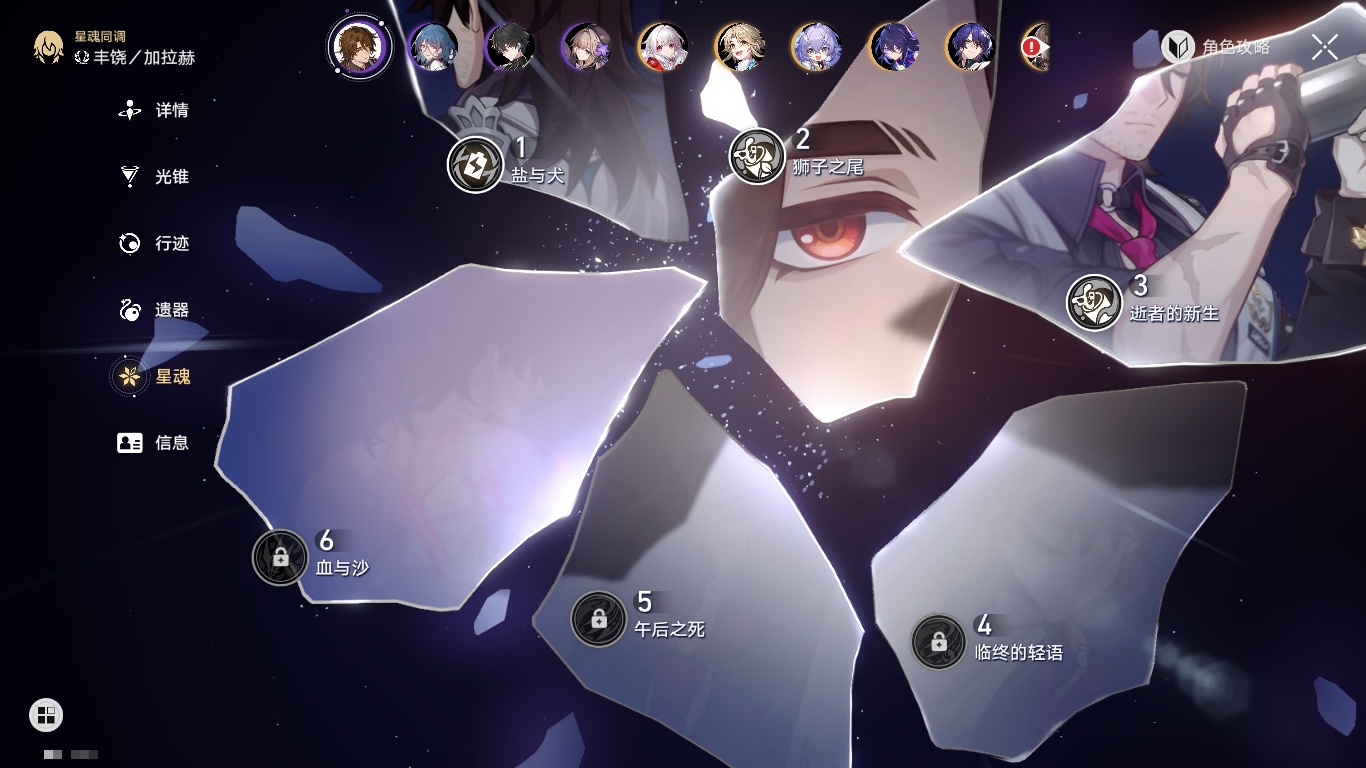Select locked eidolon 5 午后之死
This screenshot has height=768, width=1366.
tap(598, 619)
